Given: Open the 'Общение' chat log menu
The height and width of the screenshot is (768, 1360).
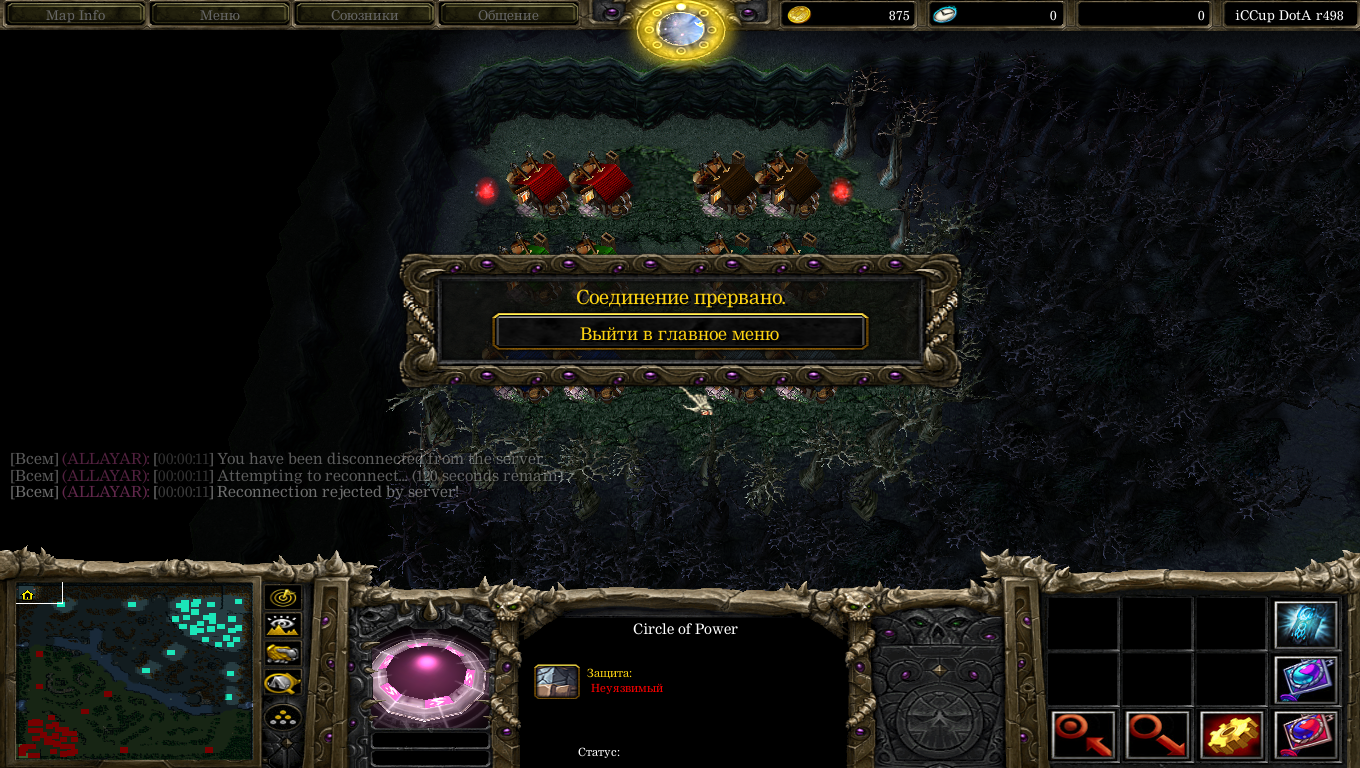Looking at the screenshot, I should (508, 15).
